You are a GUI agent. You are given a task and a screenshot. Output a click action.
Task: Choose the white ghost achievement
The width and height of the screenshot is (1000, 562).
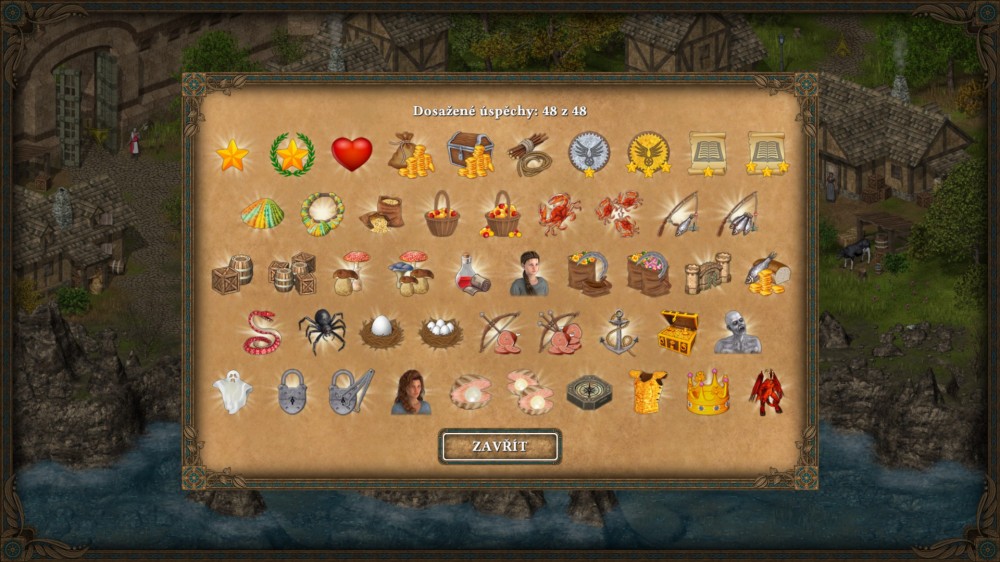point(232,392)
